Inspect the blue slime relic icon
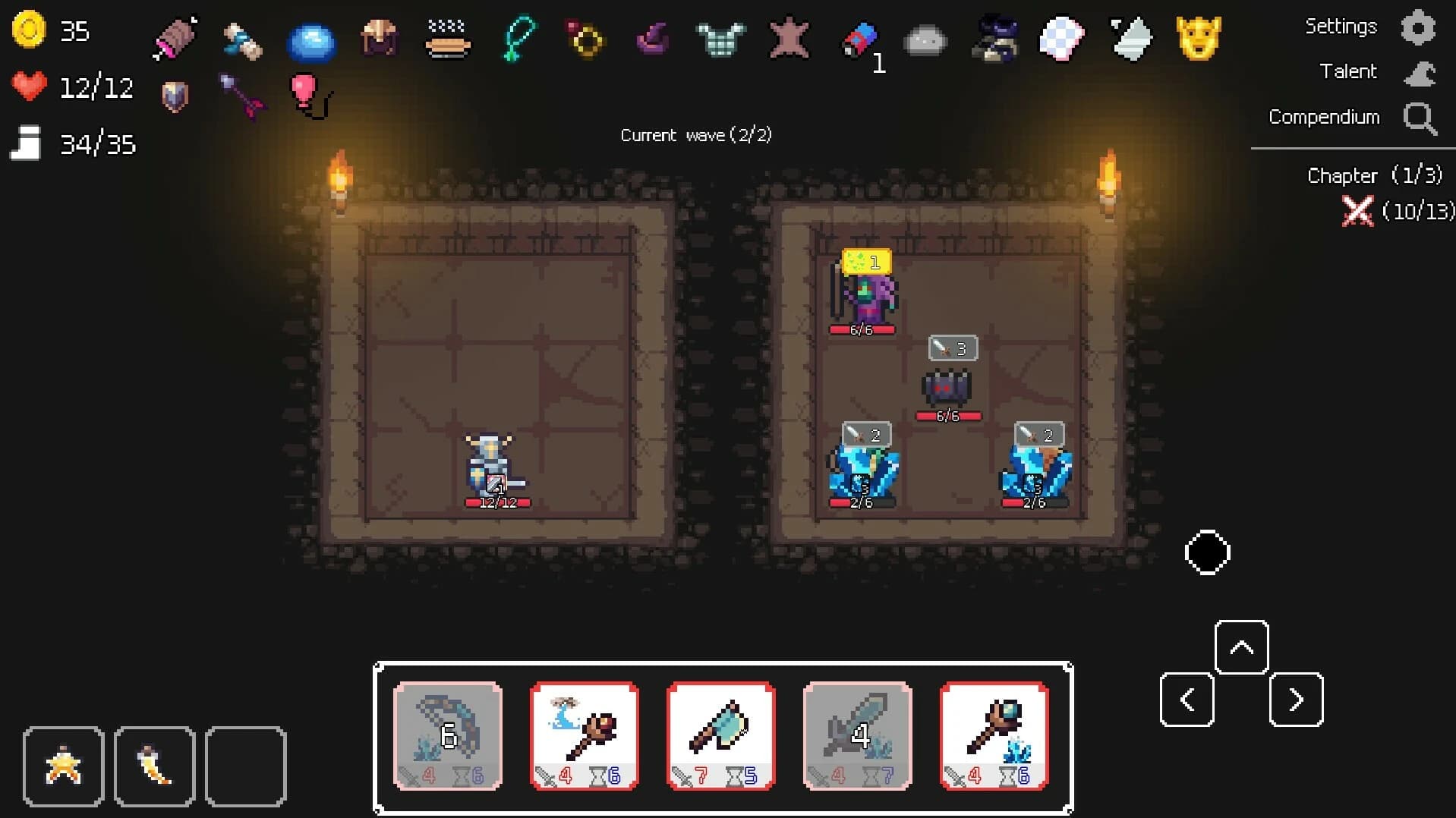 (x=311, y=41)
